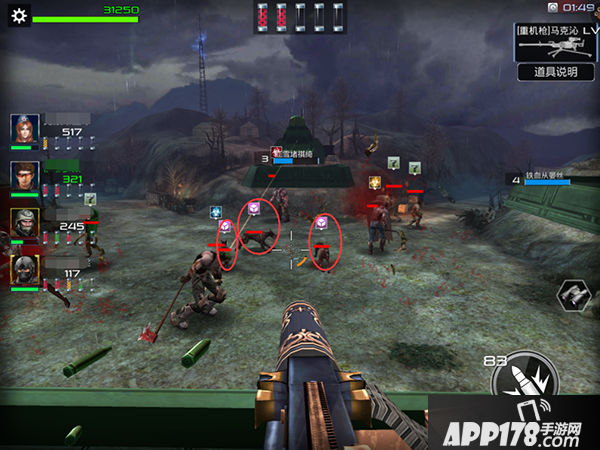Select the sunglasses squad member portrait
600x450 pixels.
25,176
